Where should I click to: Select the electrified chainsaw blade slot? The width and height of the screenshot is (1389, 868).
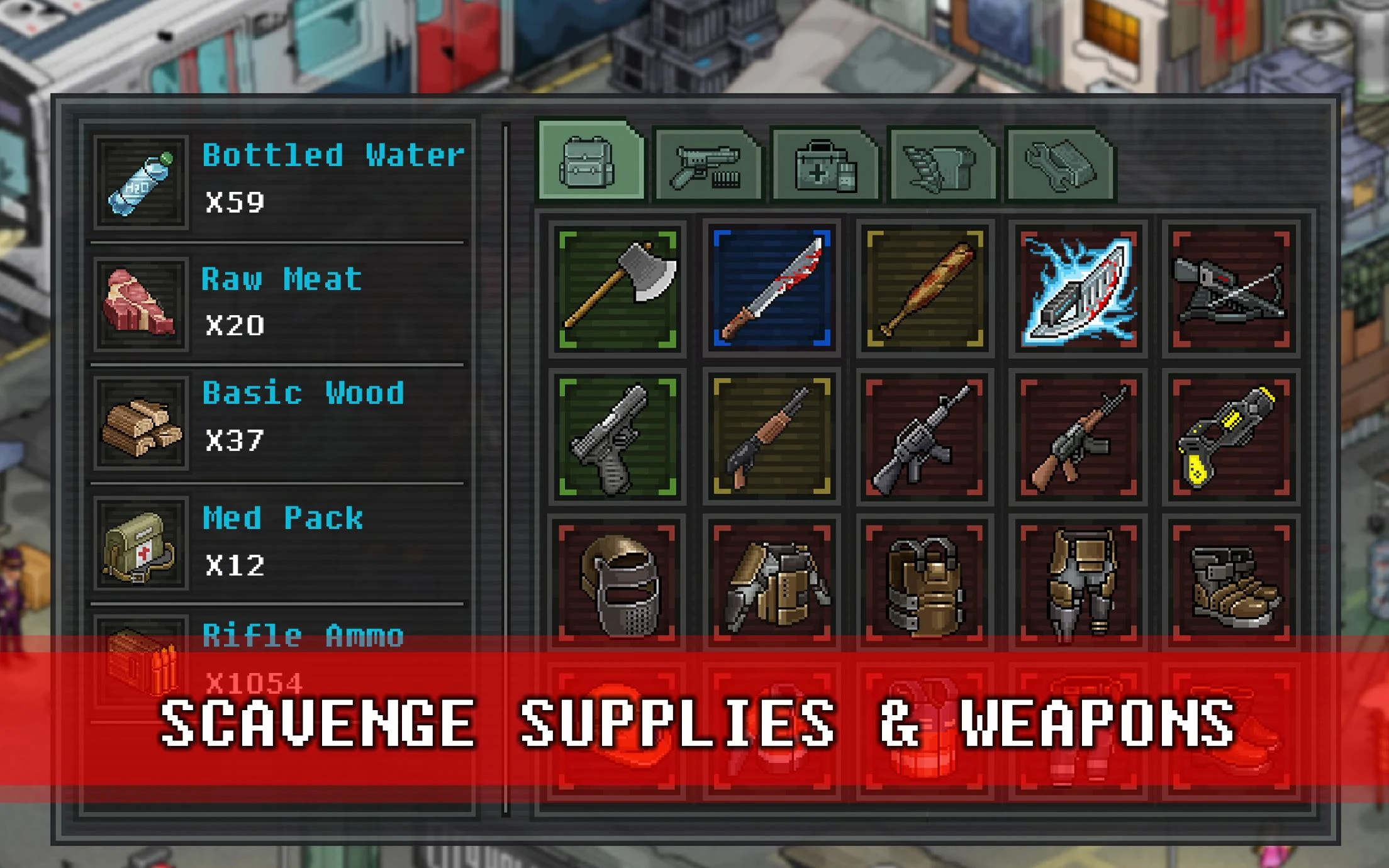coord(1078,289)
